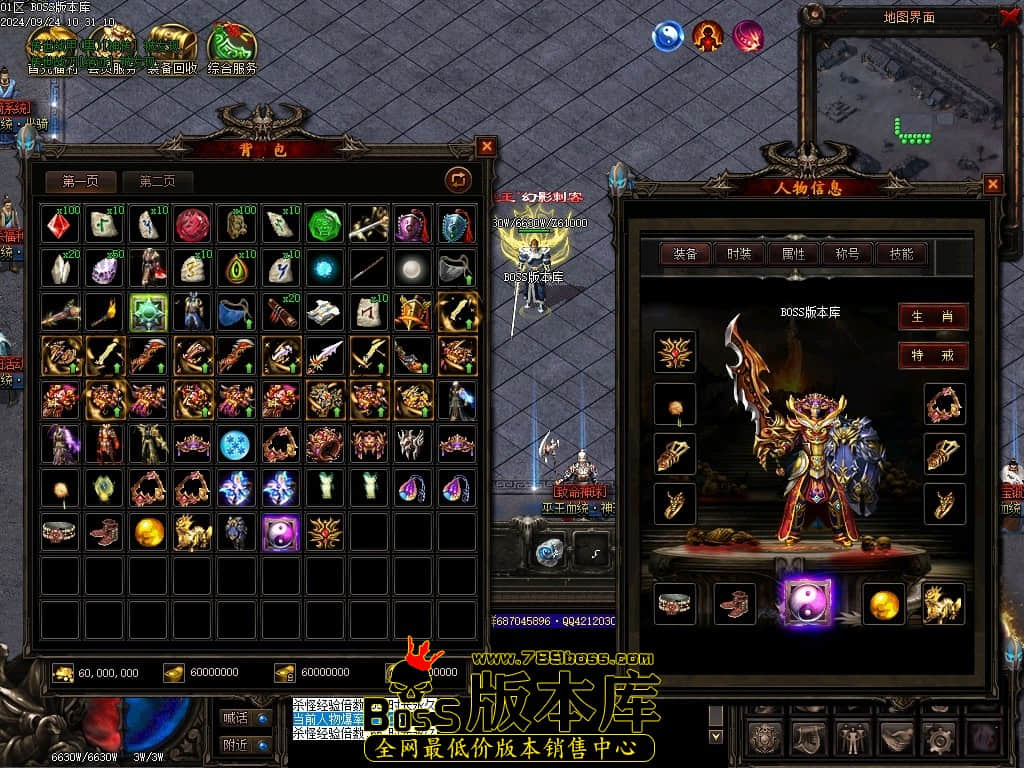Open the 技能 skills tab
The height and width of the screenshot is (768, 1024).
pyautogui.click(x=901, y=254)
